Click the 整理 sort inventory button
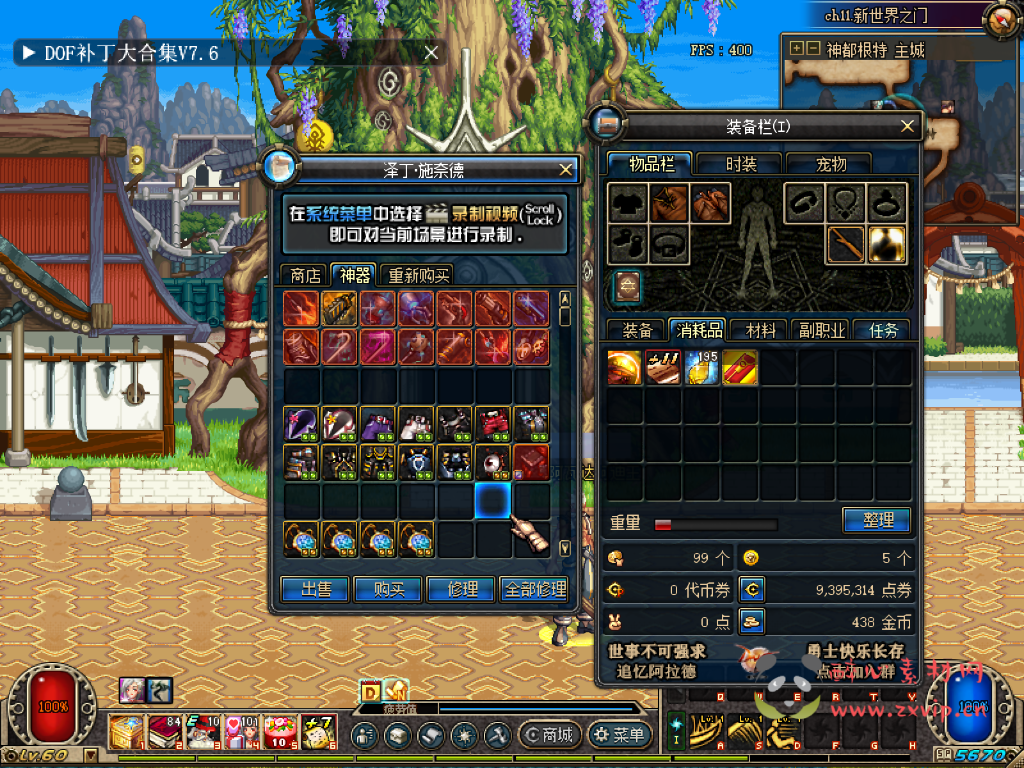Viewport: 1024px width, 768px height. (875, 520)
